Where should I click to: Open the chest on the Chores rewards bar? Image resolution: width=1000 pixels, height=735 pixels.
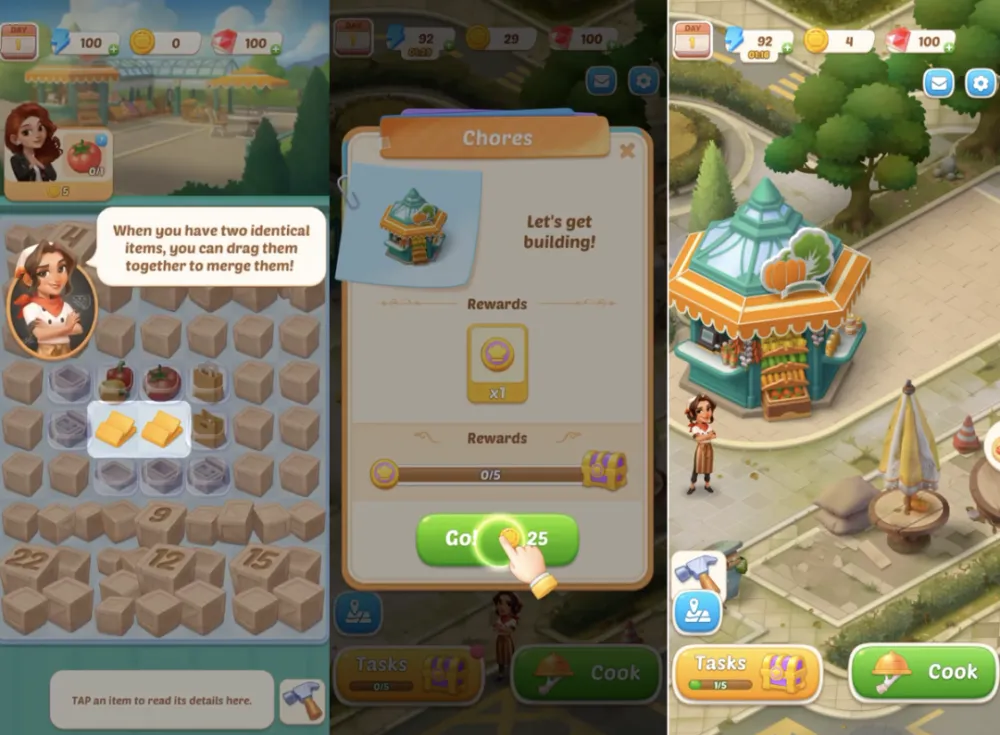click(x=604, y=469)
